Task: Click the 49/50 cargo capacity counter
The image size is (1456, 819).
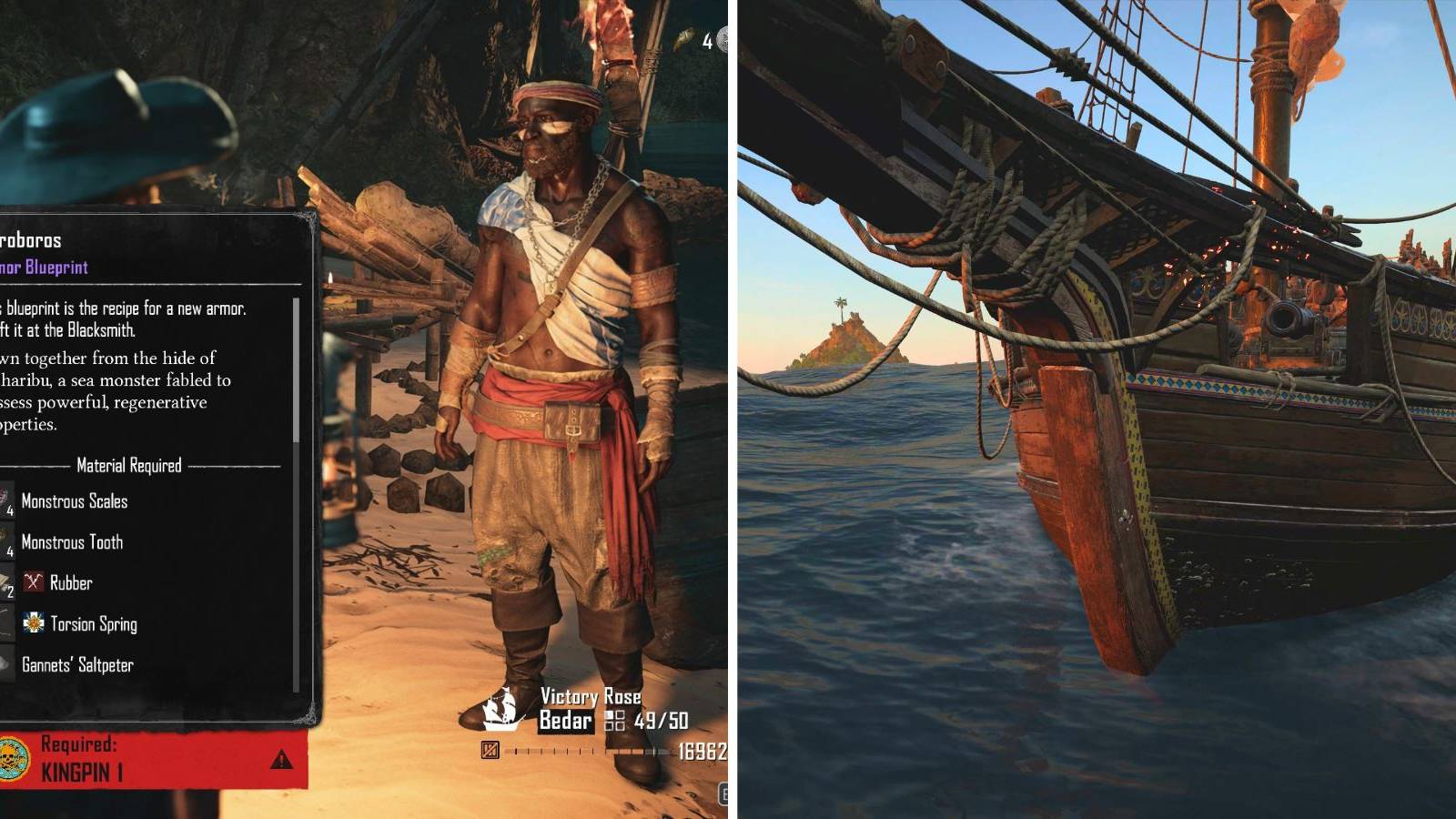Action: (659, 720)
